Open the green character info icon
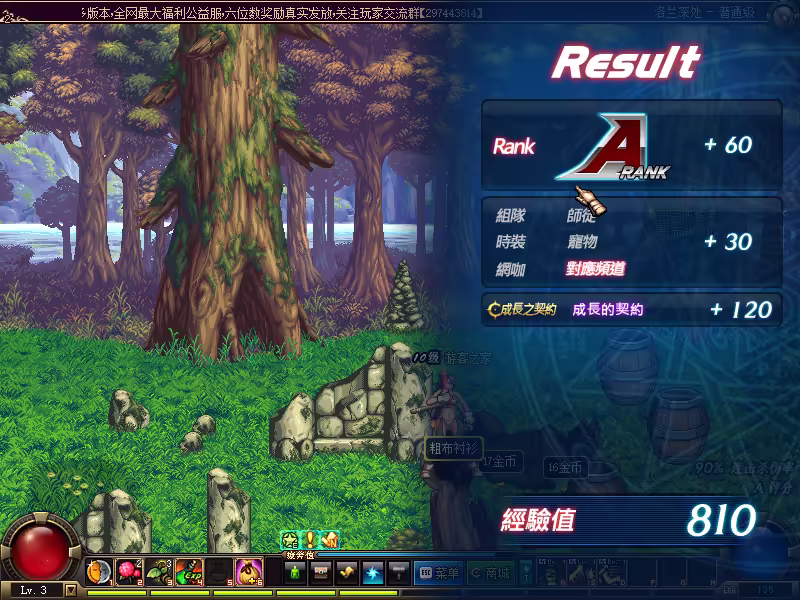The width and height of the screenshot is (800, 600). 295,572
